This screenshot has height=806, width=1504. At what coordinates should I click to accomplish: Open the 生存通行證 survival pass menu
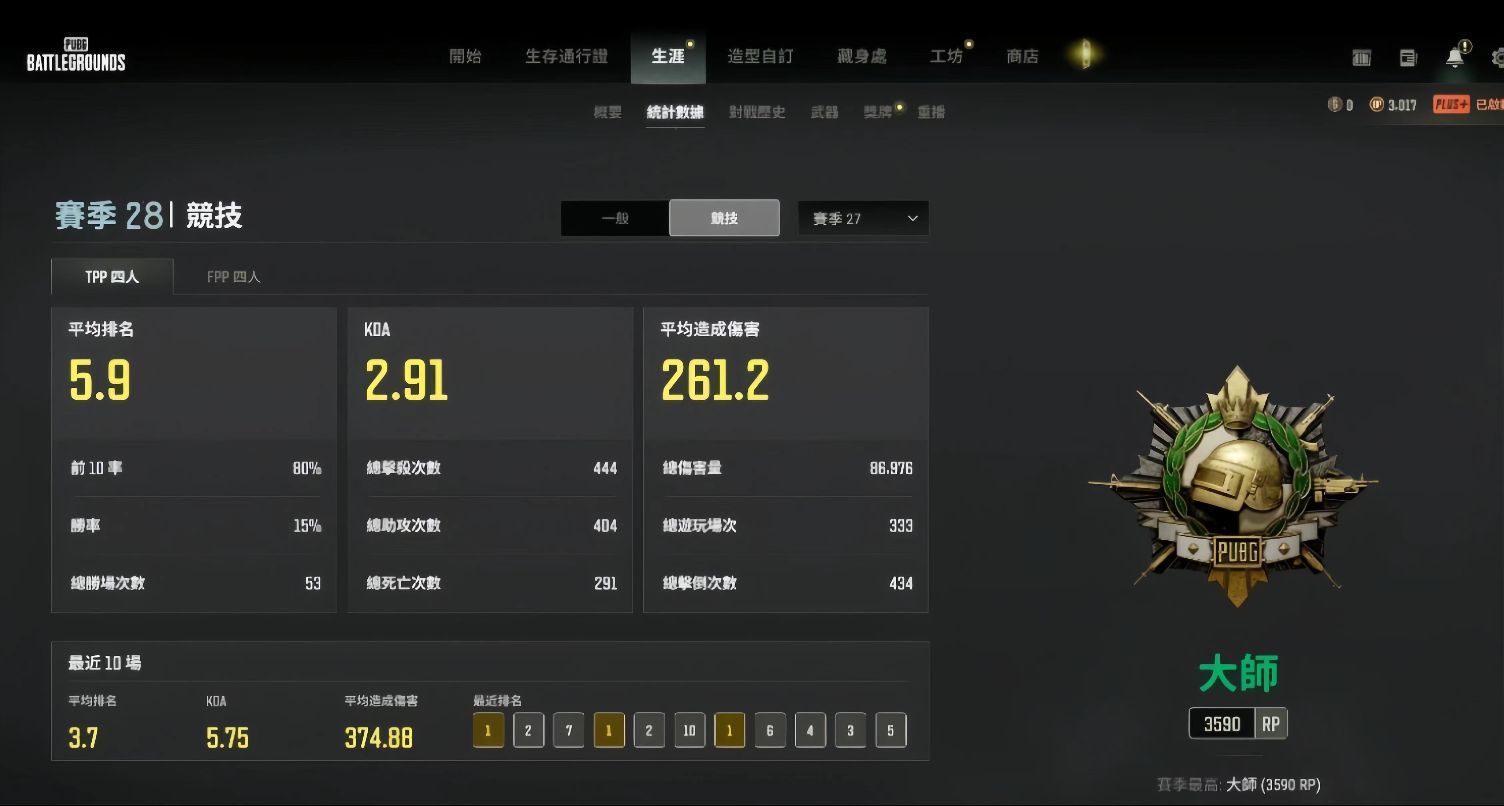point(566,57)
